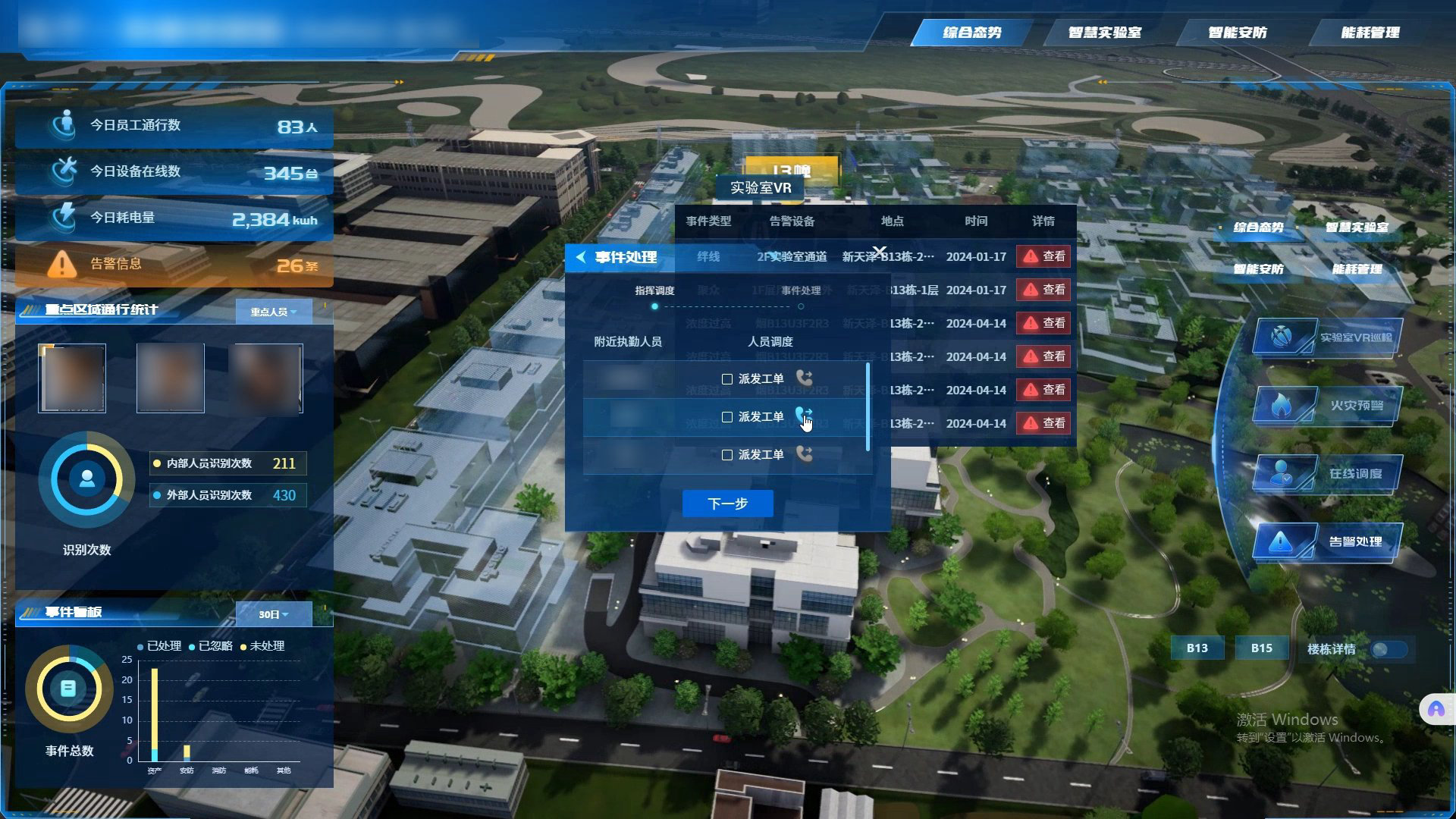Select the 能耗管理 top tab
1456x819 pixels.
coord(1370,33)
